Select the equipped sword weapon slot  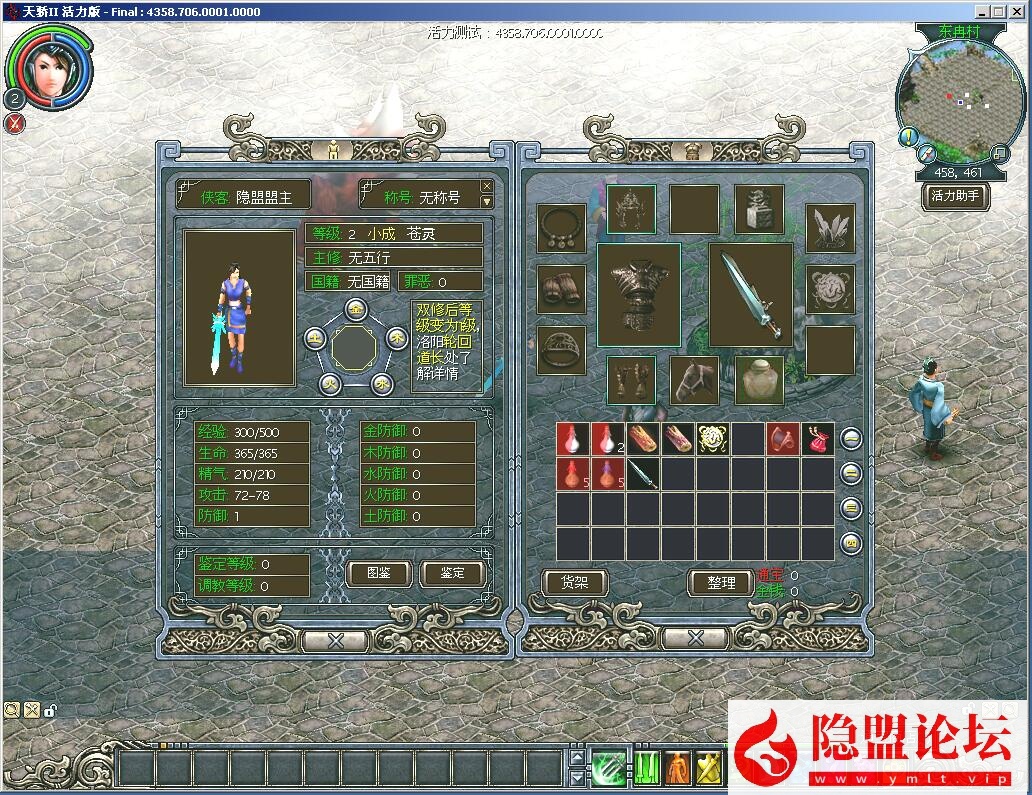pos(751,294)
